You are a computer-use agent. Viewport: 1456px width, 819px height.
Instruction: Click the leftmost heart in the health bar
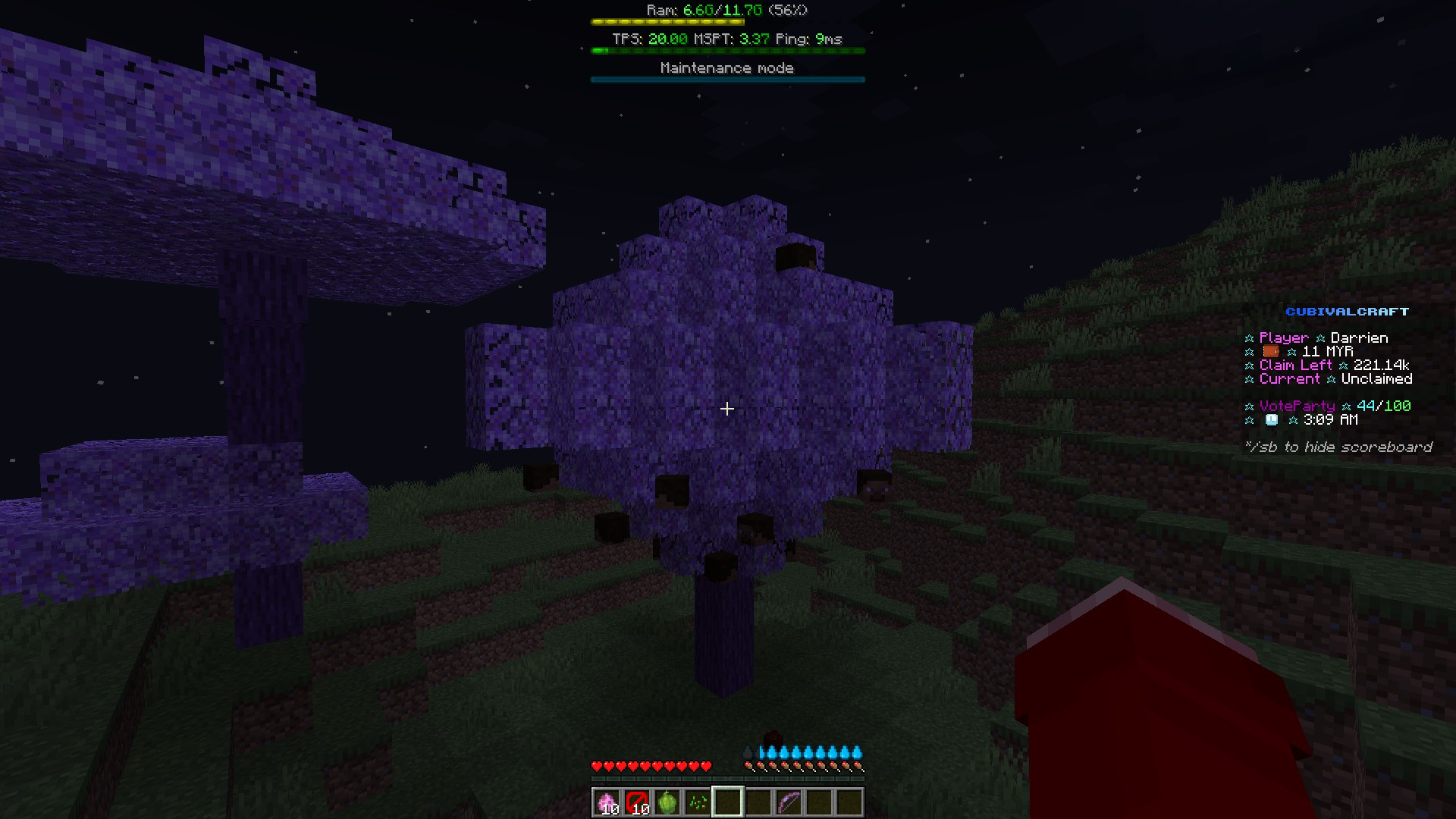(x=596, y=766)
